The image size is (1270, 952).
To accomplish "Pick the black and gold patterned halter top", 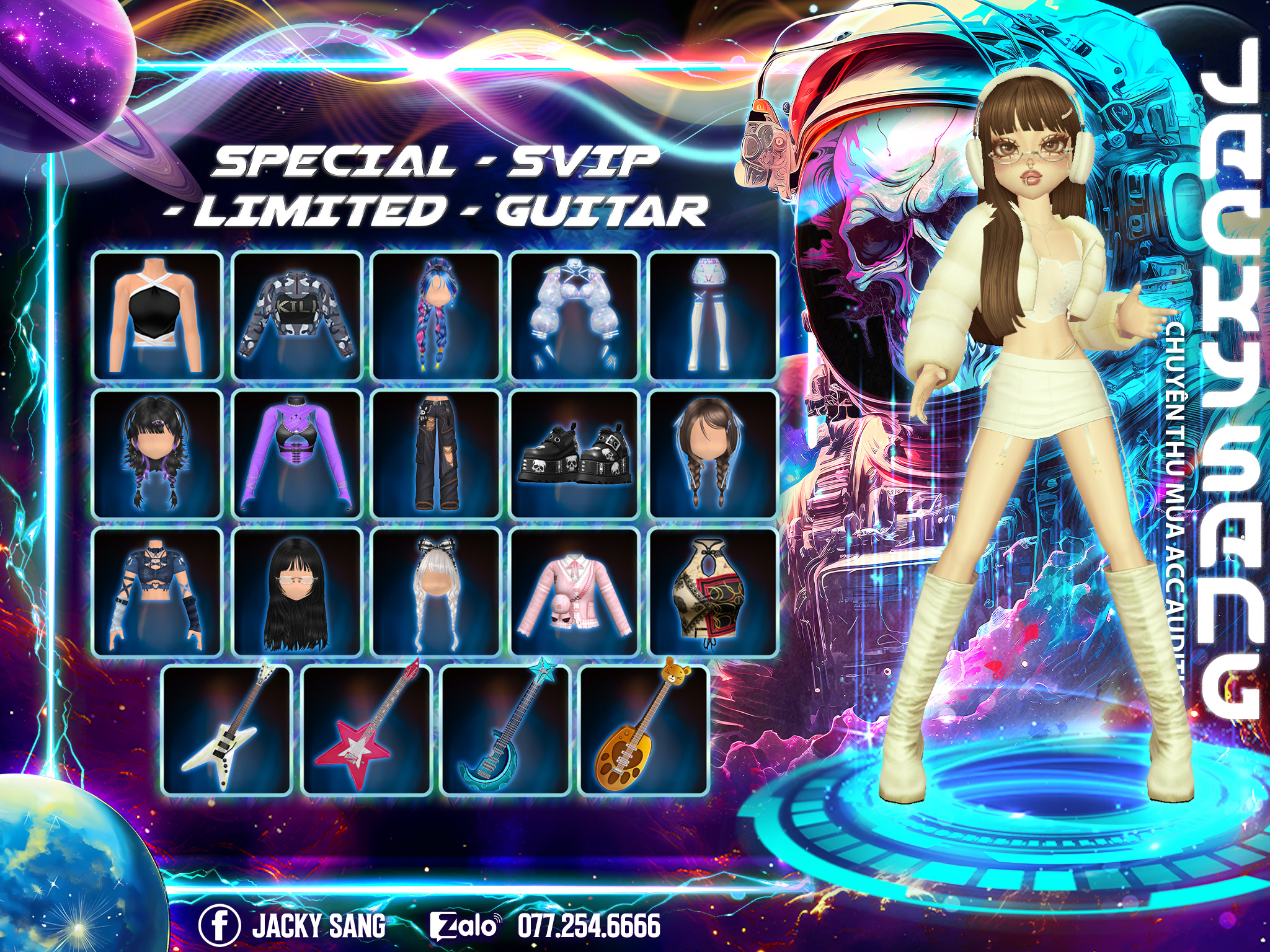I will [x=713, y=593].
